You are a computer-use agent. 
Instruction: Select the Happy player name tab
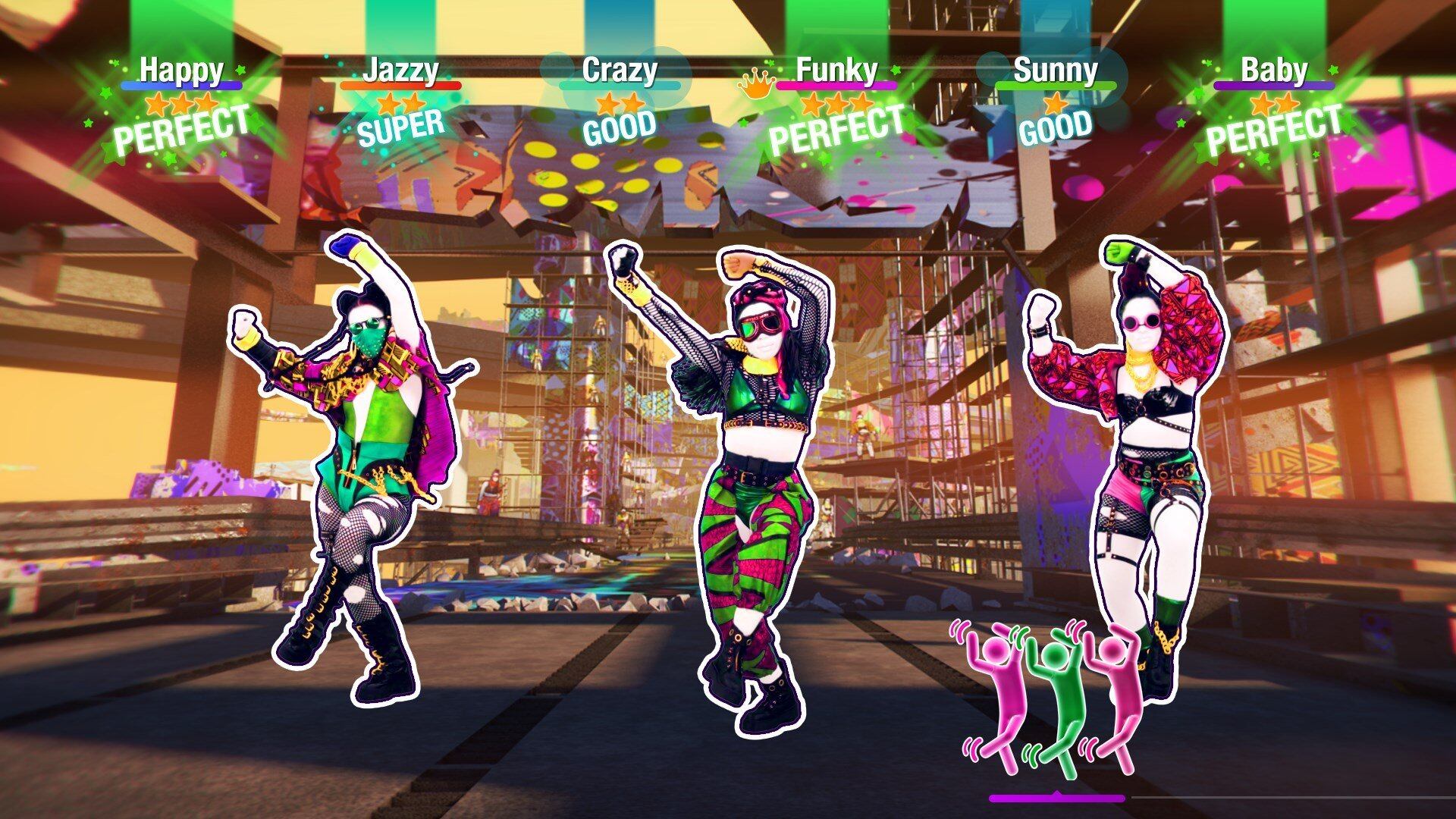(182, 72)
